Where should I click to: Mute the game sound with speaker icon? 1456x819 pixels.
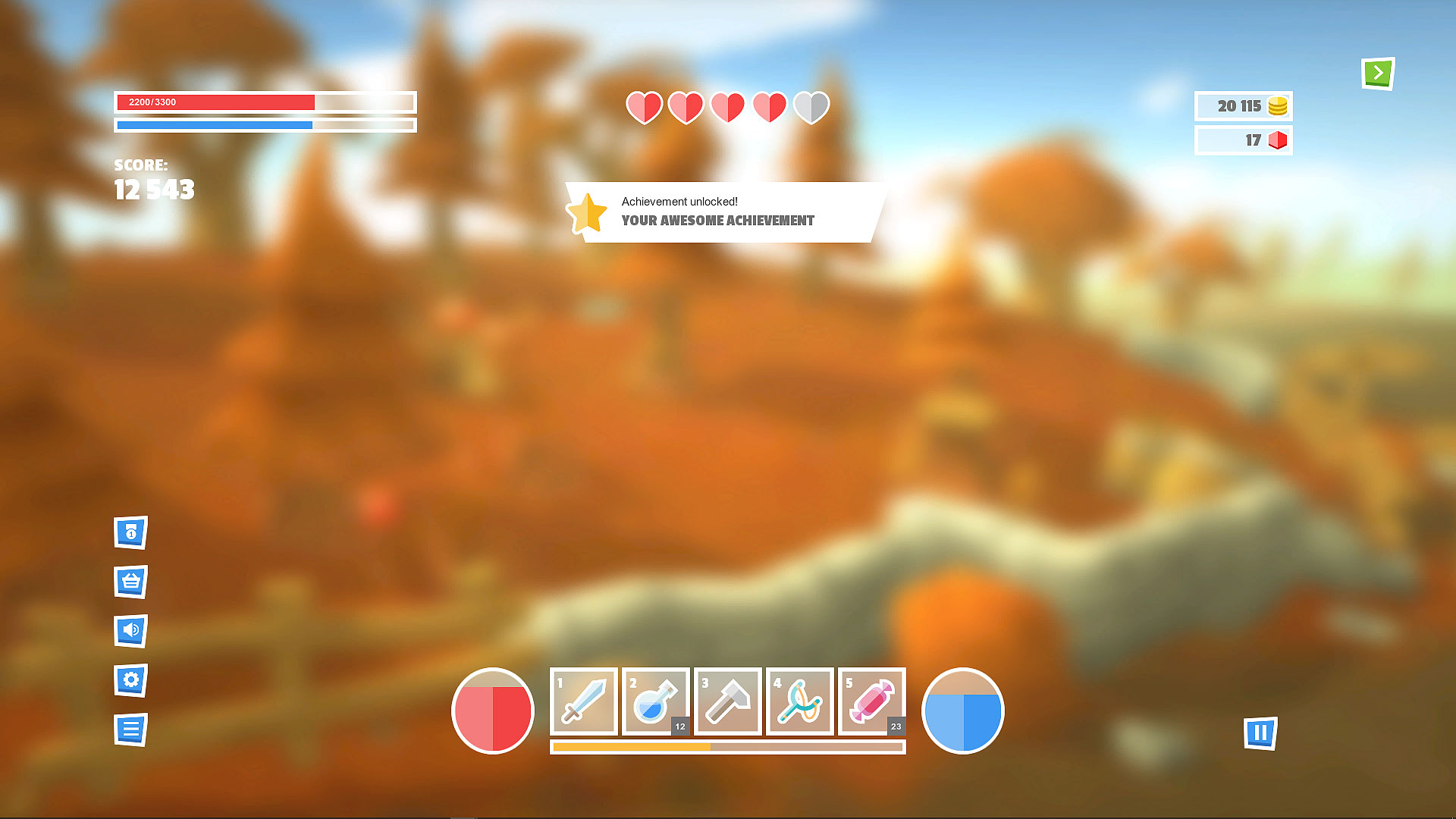pos(130,632)
